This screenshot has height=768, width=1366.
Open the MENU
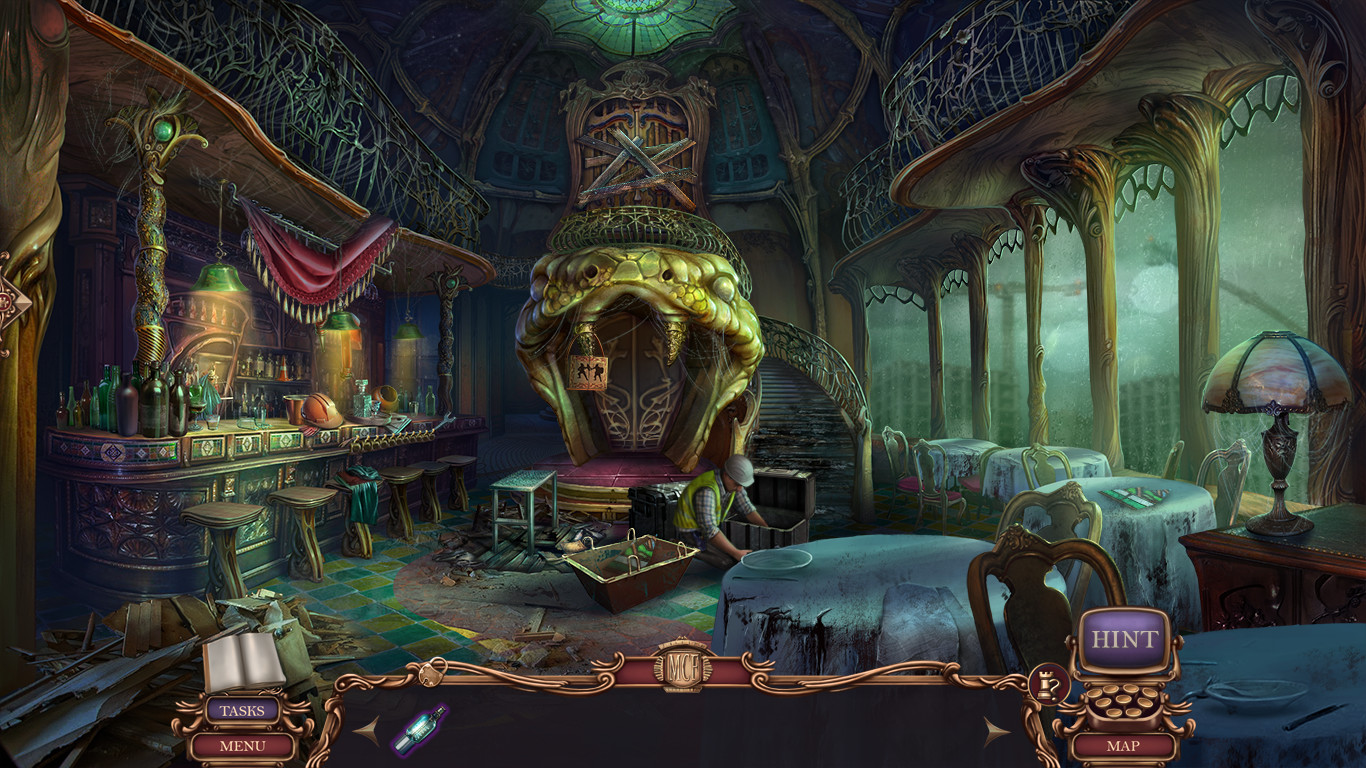tap(245, 744)
